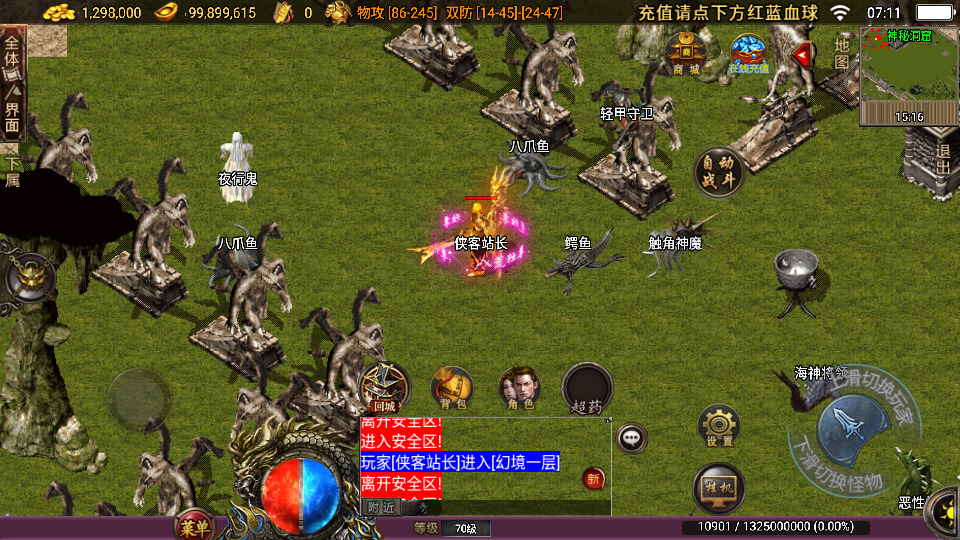Activate the 挂机 idle mode button
The height and width of the screenshot is (540, 960).
tap(718, 487)
